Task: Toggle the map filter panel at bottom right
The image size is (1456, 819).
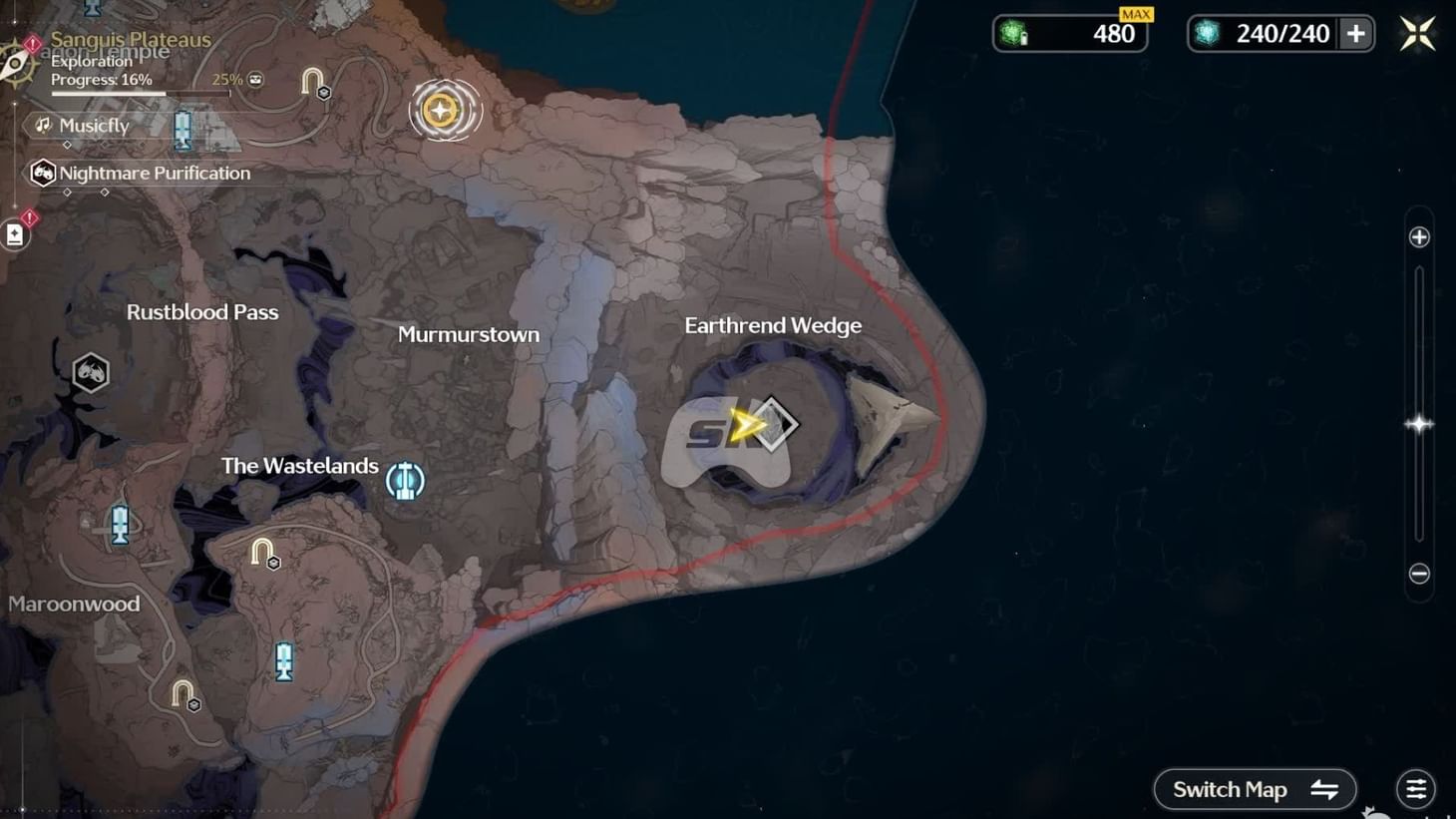Action: click(x=1415, y=788)
